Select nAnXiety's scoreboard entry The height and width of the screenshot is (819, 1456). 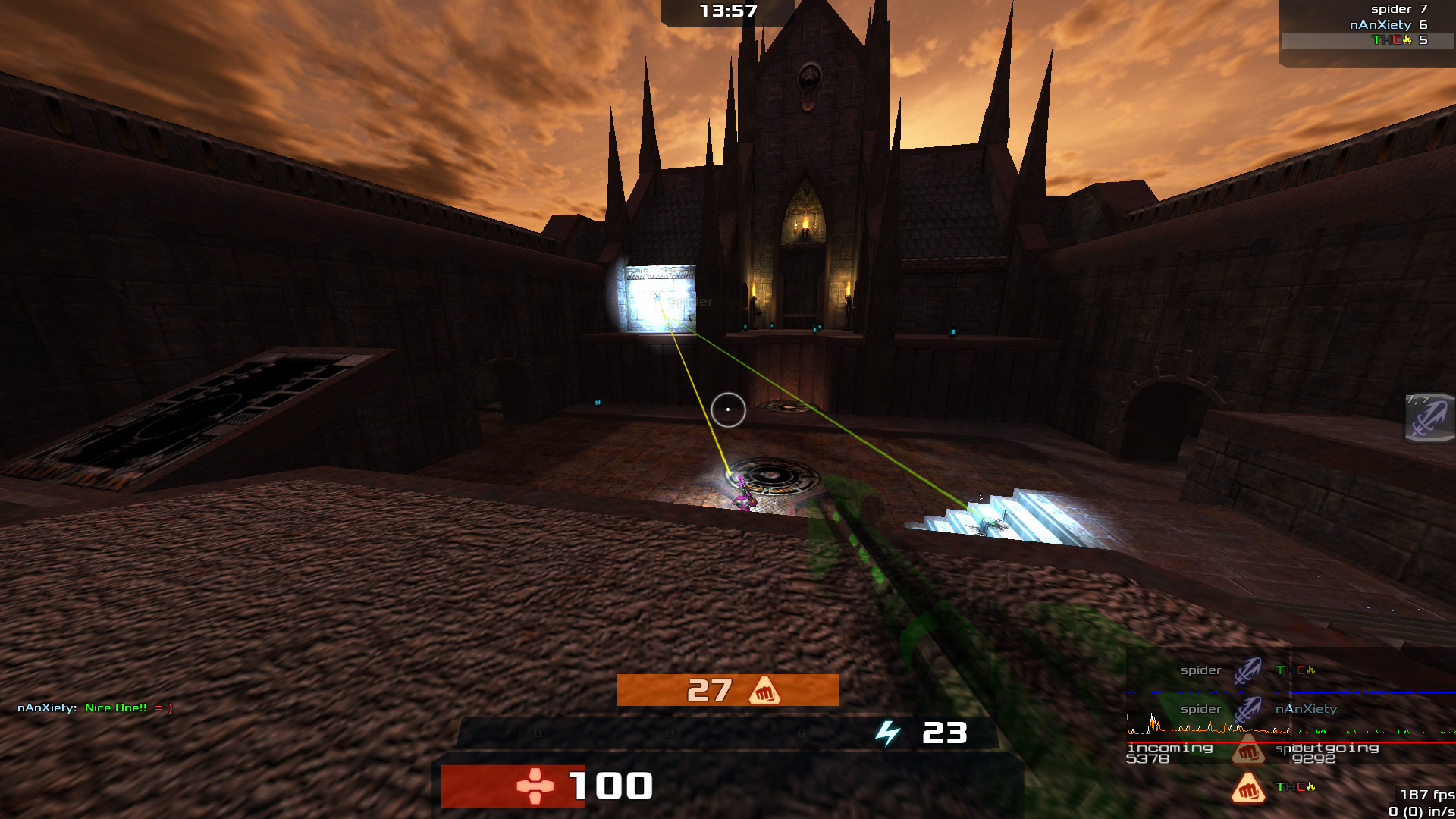[1387, 25]
